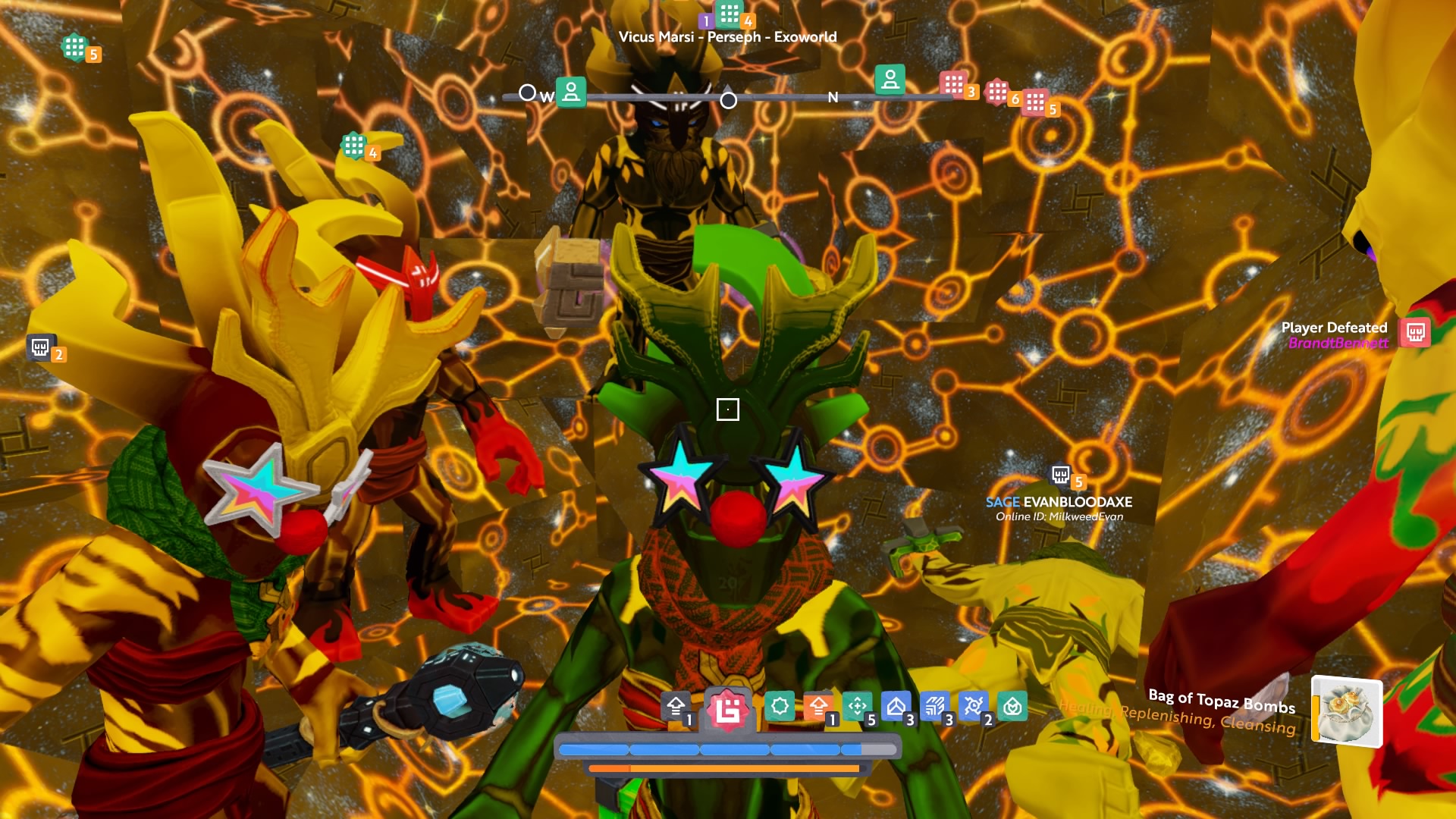Click the green grid marker numbered 5
Viewport: 1456px width, 819px height.
click(x=75, y=48)
